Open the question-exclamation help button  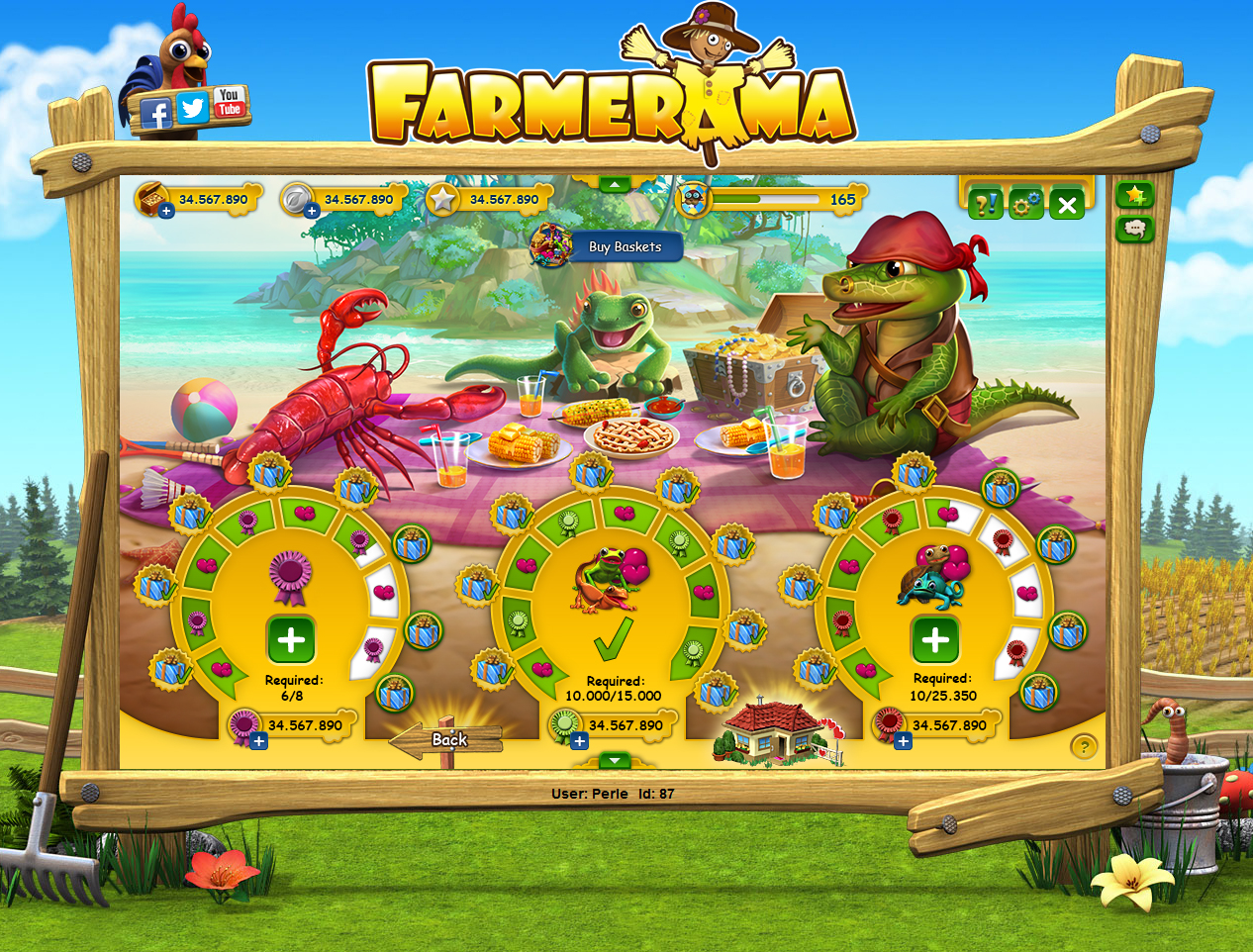point(985,204)
